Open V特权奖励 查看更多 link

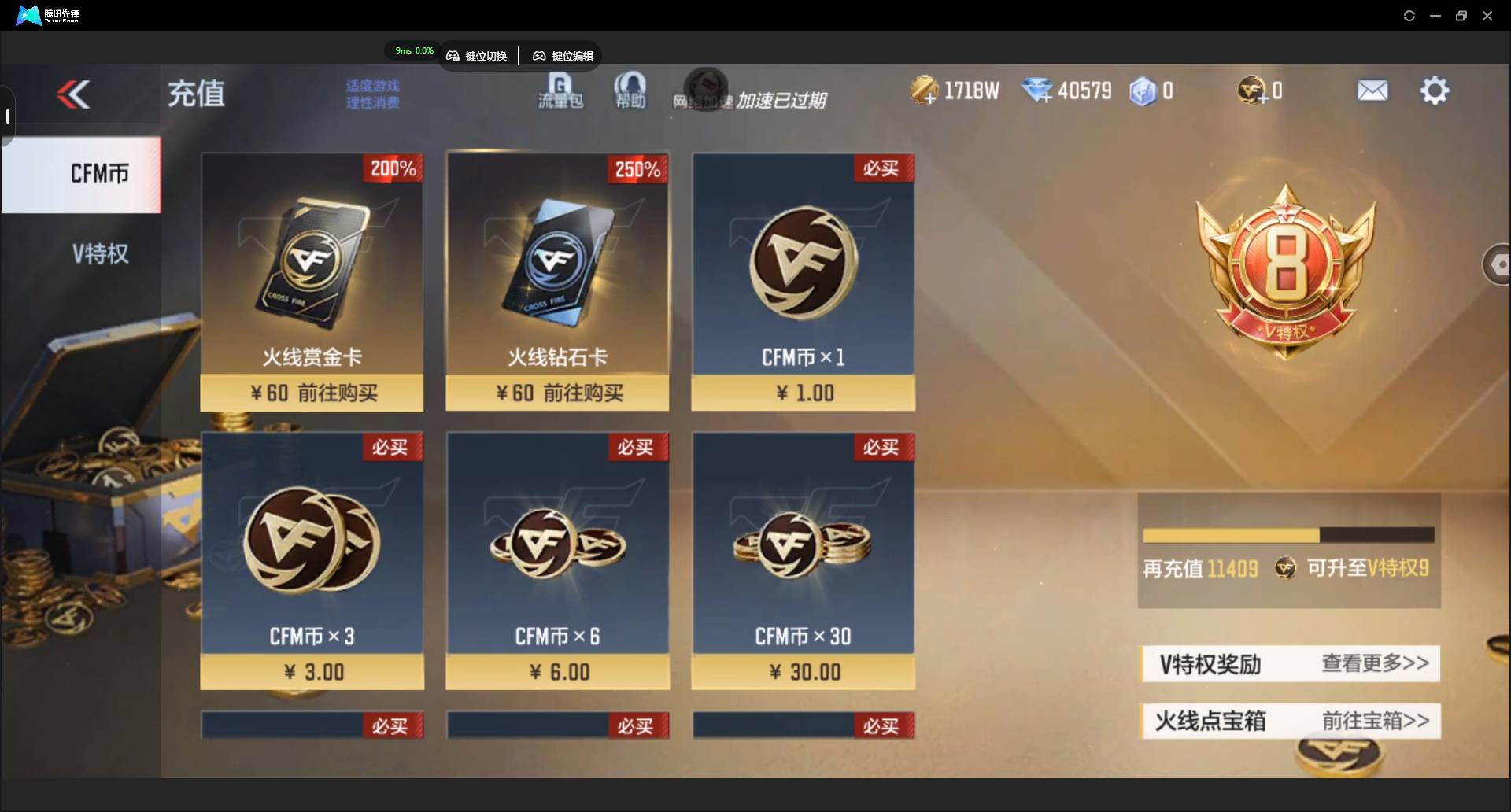click(1374, 663)
